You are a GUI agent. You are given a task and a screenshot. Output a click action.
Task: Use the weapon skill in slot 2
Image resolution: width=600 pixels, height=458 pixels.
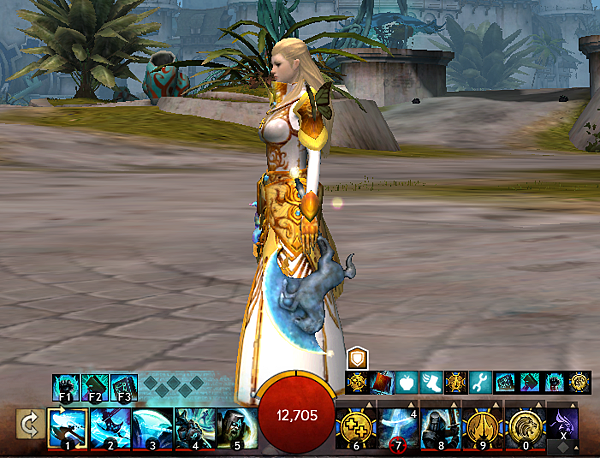[110, 427]
